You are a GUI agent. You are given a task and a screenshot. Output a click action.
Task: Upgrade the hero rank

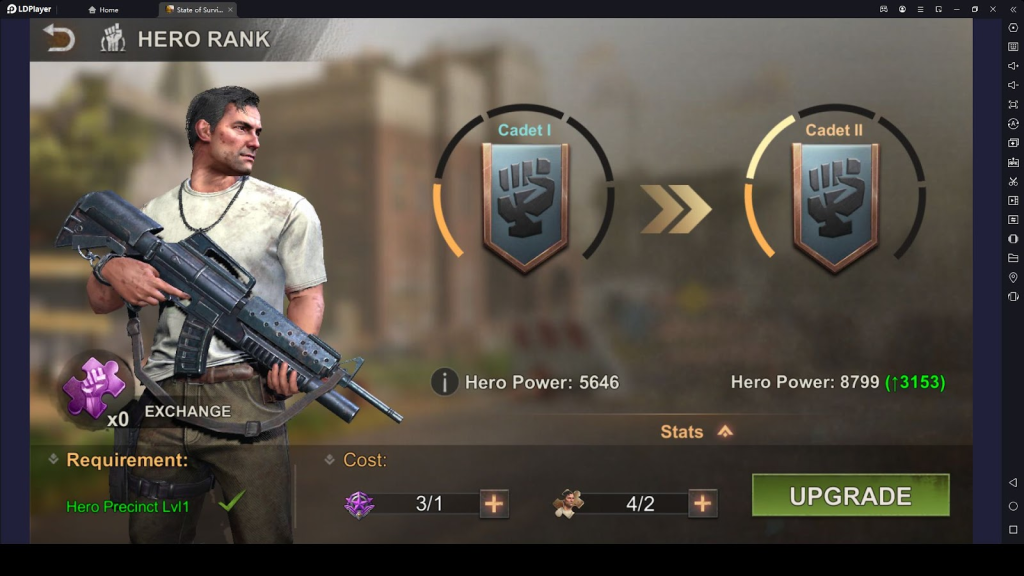(850, 496)
